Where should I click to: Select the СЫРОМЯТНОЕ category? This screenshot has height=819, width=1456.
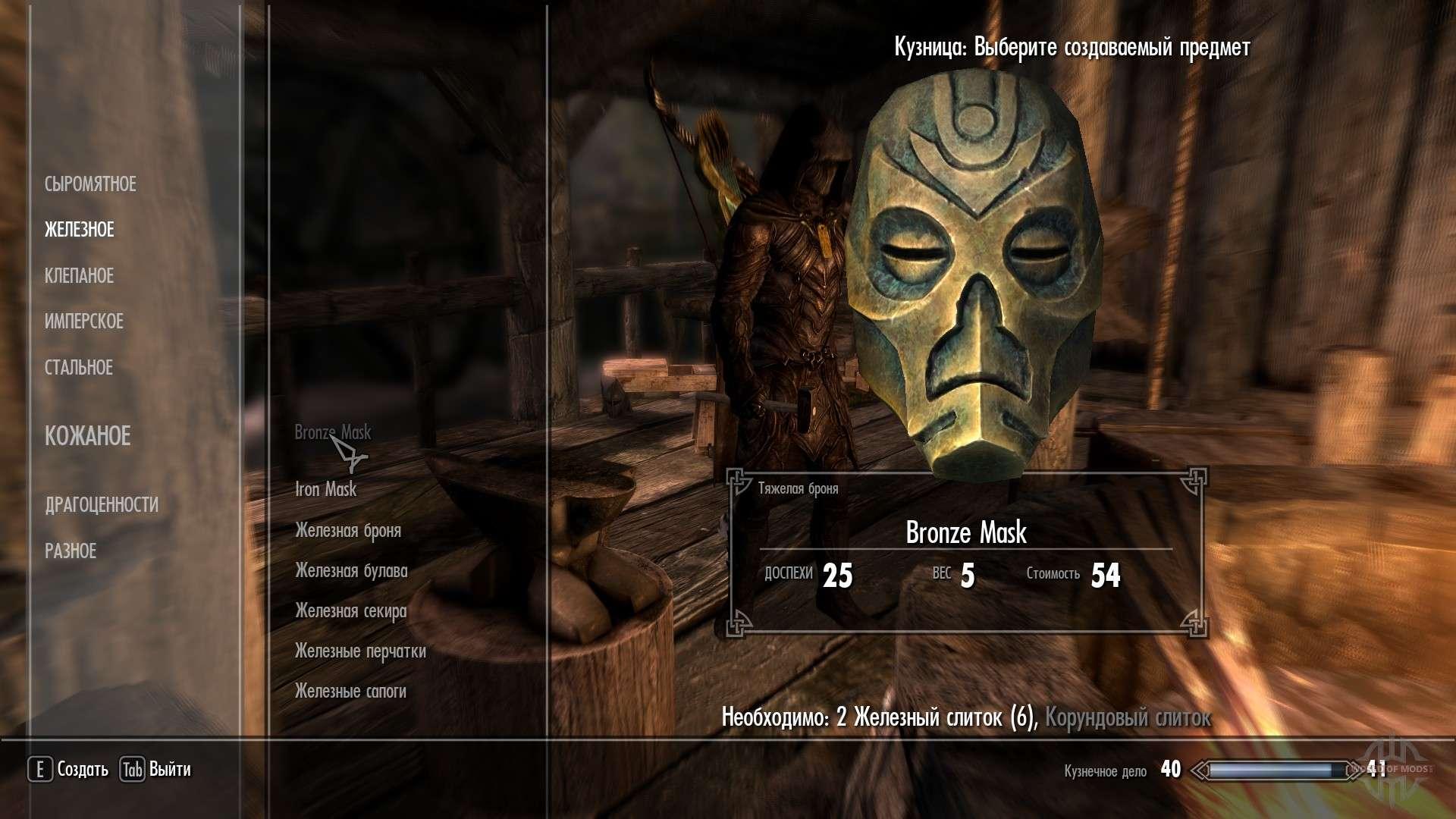[x=90, y=184]
